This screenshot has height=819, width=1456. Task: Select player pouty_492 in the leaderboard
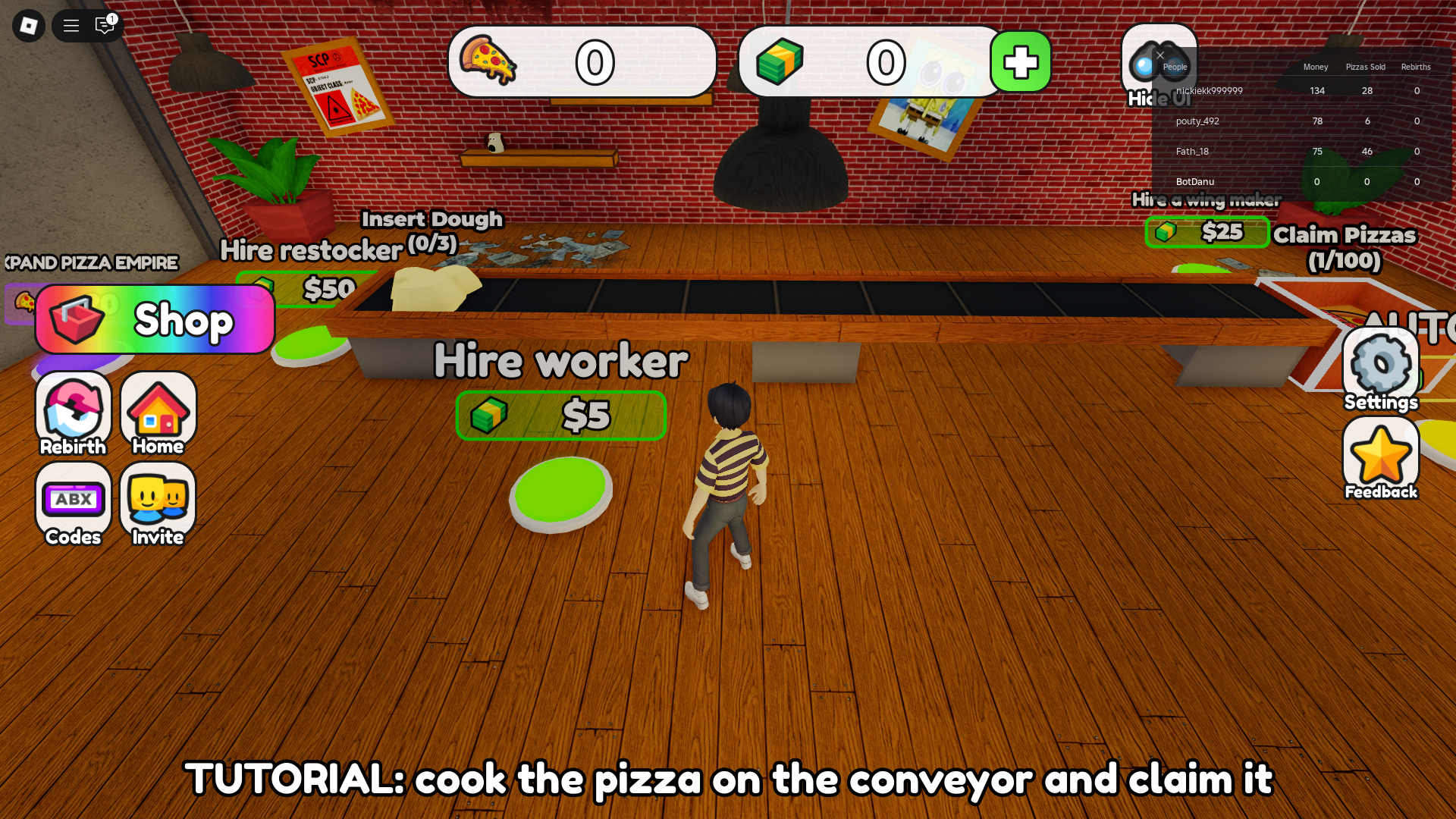point(1197,121)
